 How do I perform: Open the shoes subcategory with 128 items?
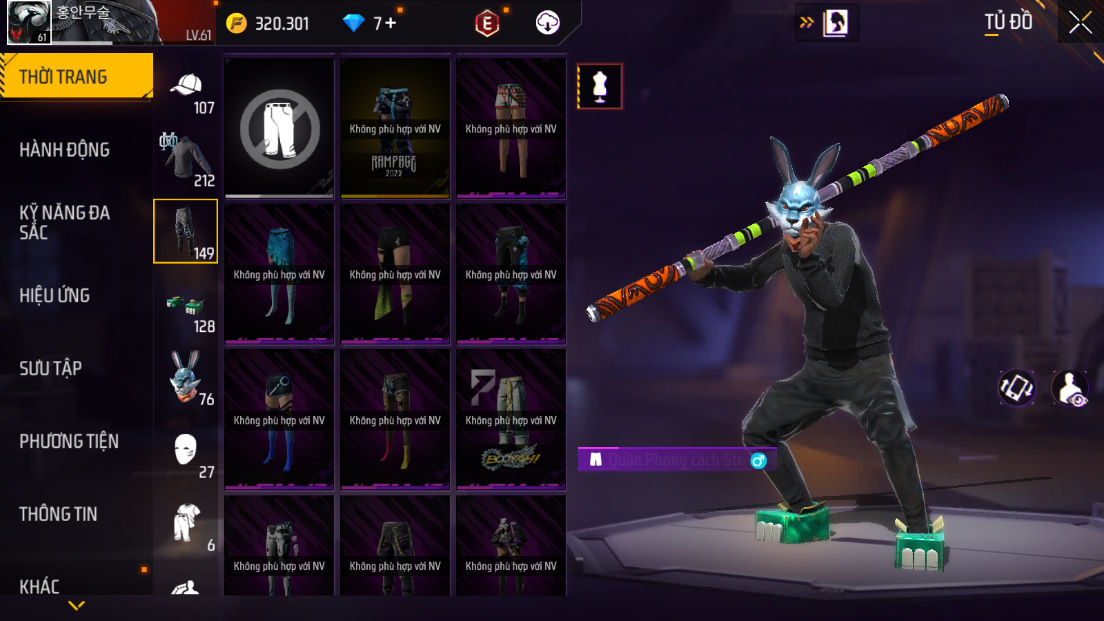(x=187, y=307)
